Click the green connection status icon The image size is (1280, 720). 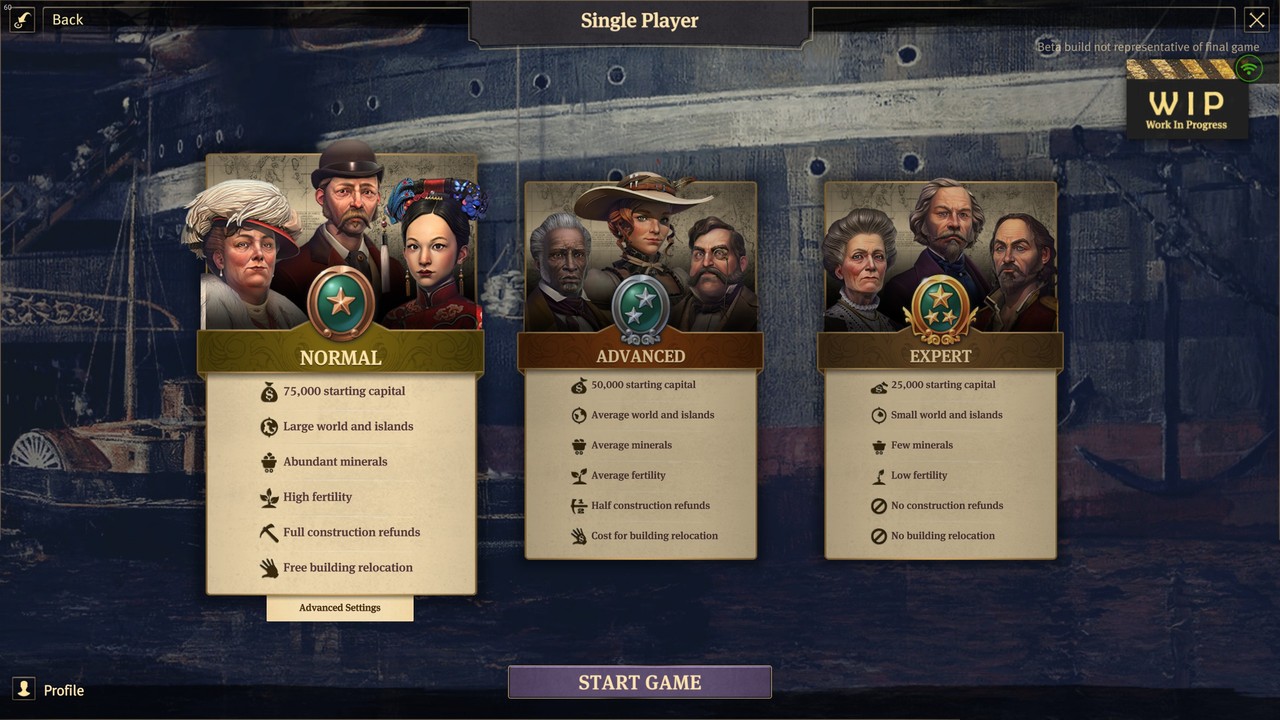click(1248, 68)
